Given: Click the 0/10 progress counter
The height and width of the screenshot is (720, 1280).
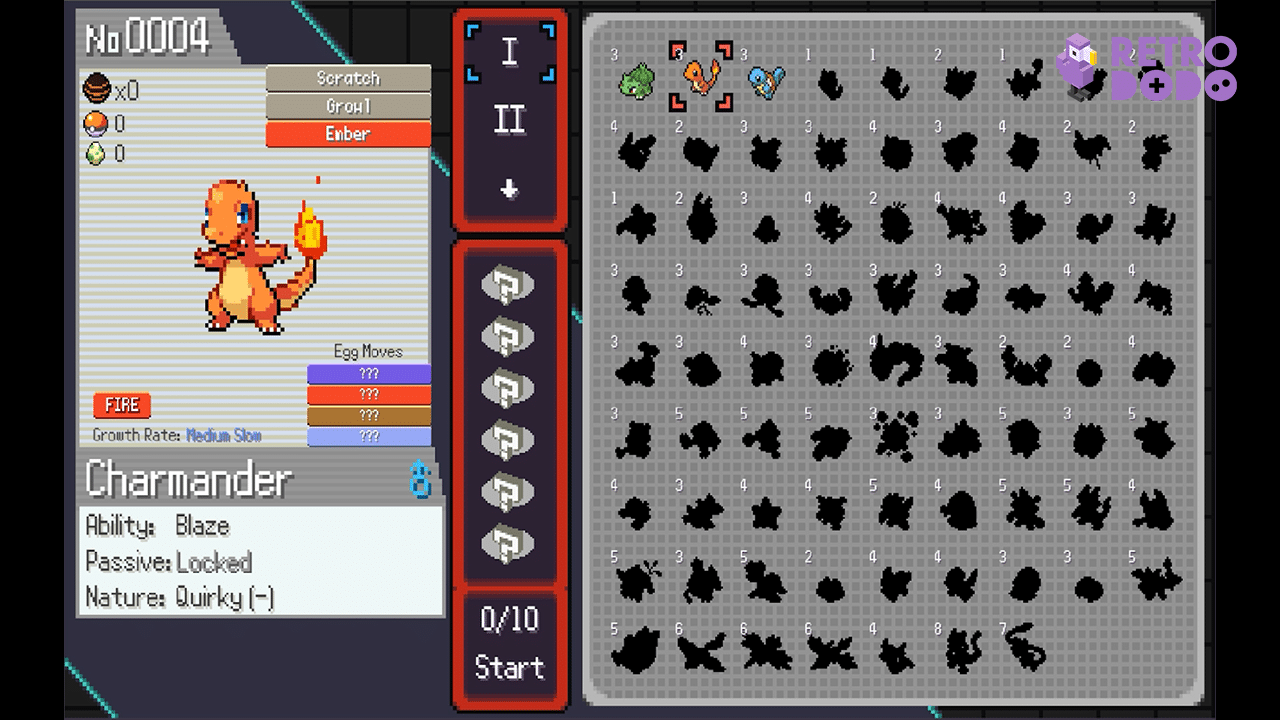Looking at the screenshot, I should click(510, 620).
